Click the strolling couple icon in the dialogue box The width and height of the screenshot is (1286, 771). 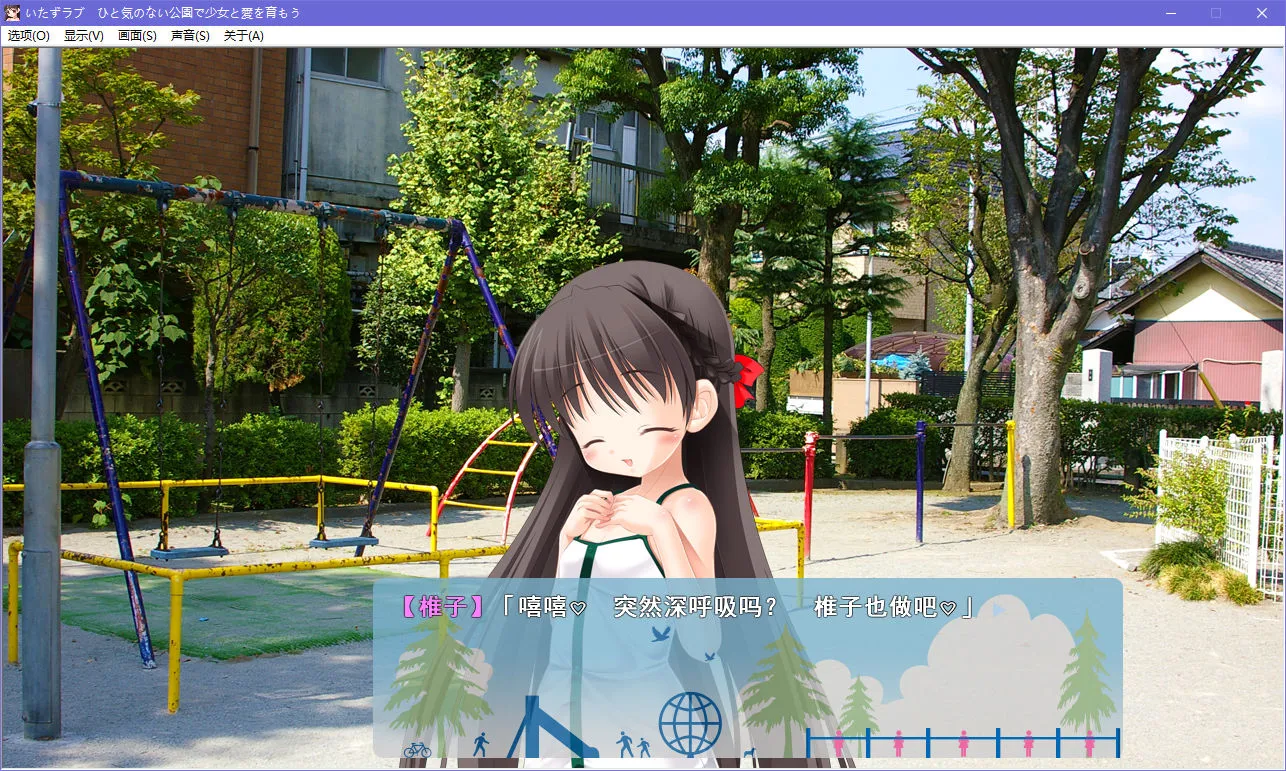tap(633, 743)
